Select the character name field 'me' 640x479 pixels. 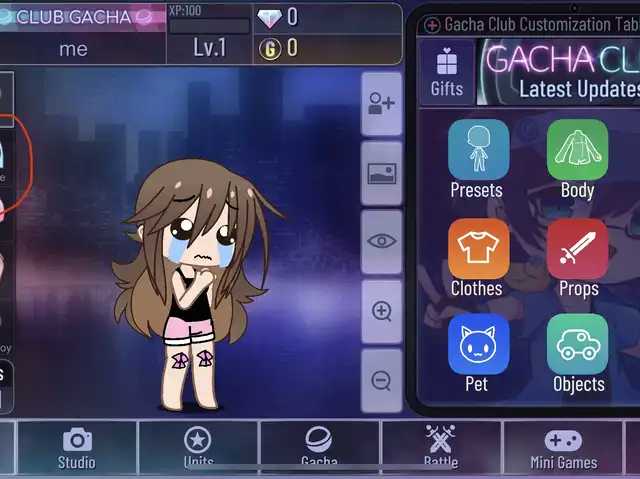coord(73,48)
